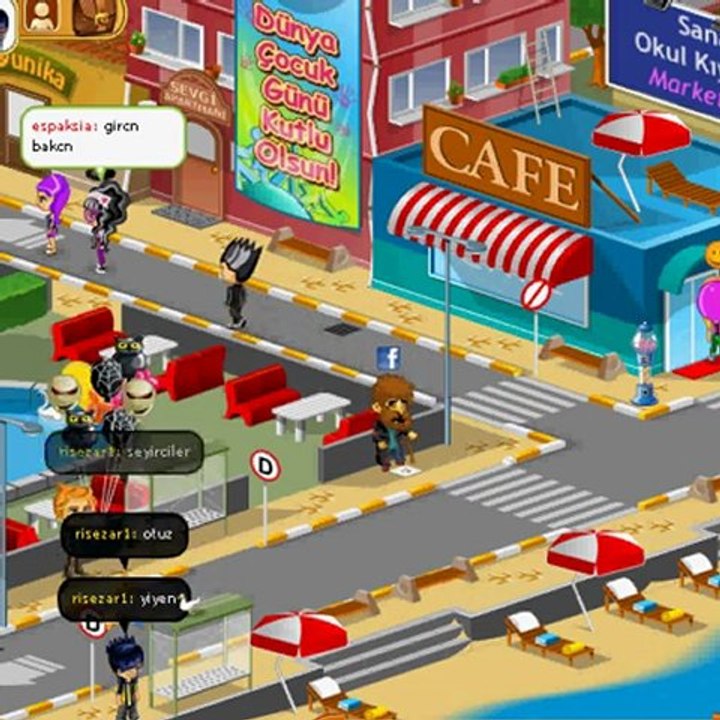Click the Facebook badge above the character
The width and height of the screenshot is (720, 720).
[x=389, y=358]
